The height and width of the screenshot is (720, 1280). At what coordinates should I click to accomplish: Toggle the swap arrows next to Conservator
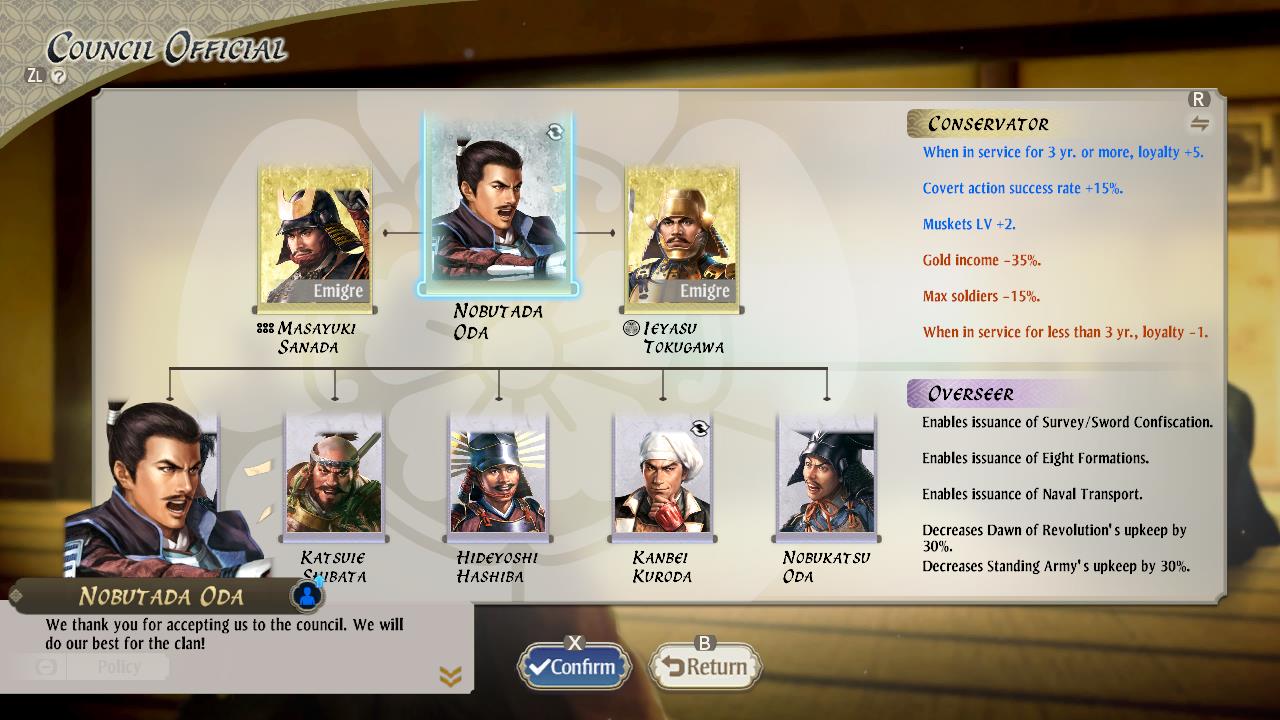[1199, 122]
